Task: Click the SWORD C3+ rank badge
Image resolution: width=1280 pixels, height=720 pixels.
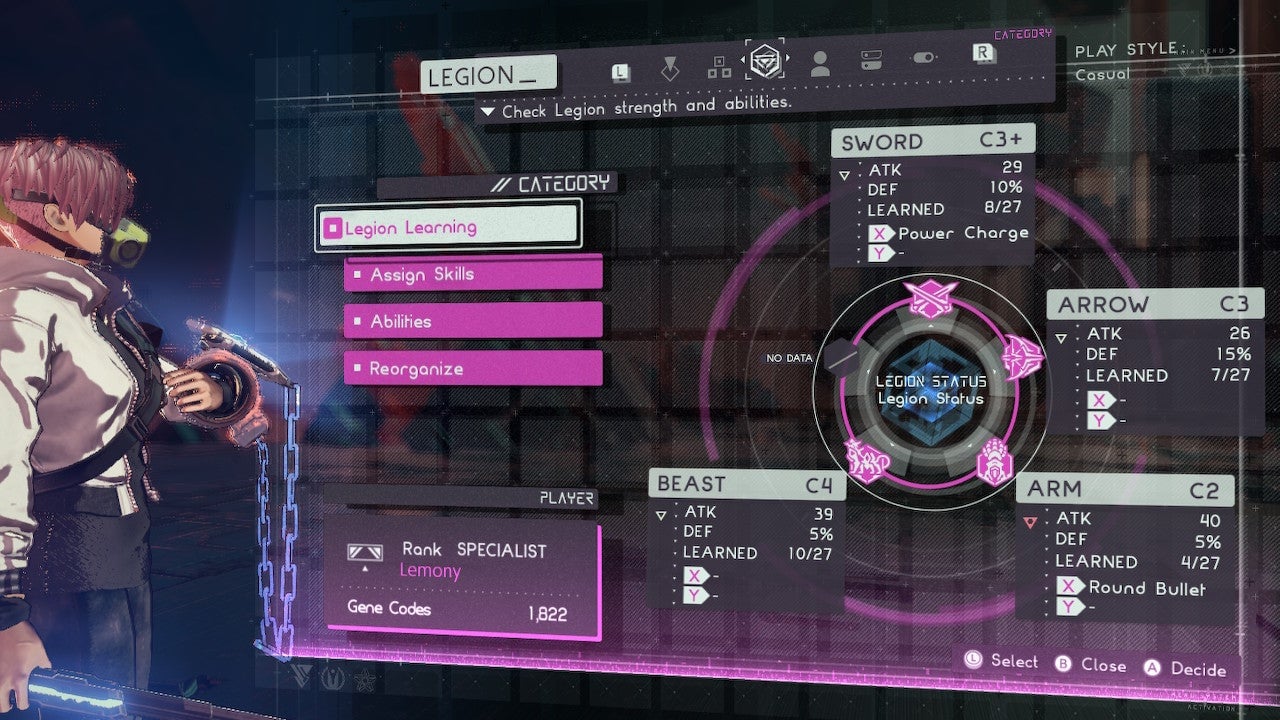Action: tap(998, 141)
